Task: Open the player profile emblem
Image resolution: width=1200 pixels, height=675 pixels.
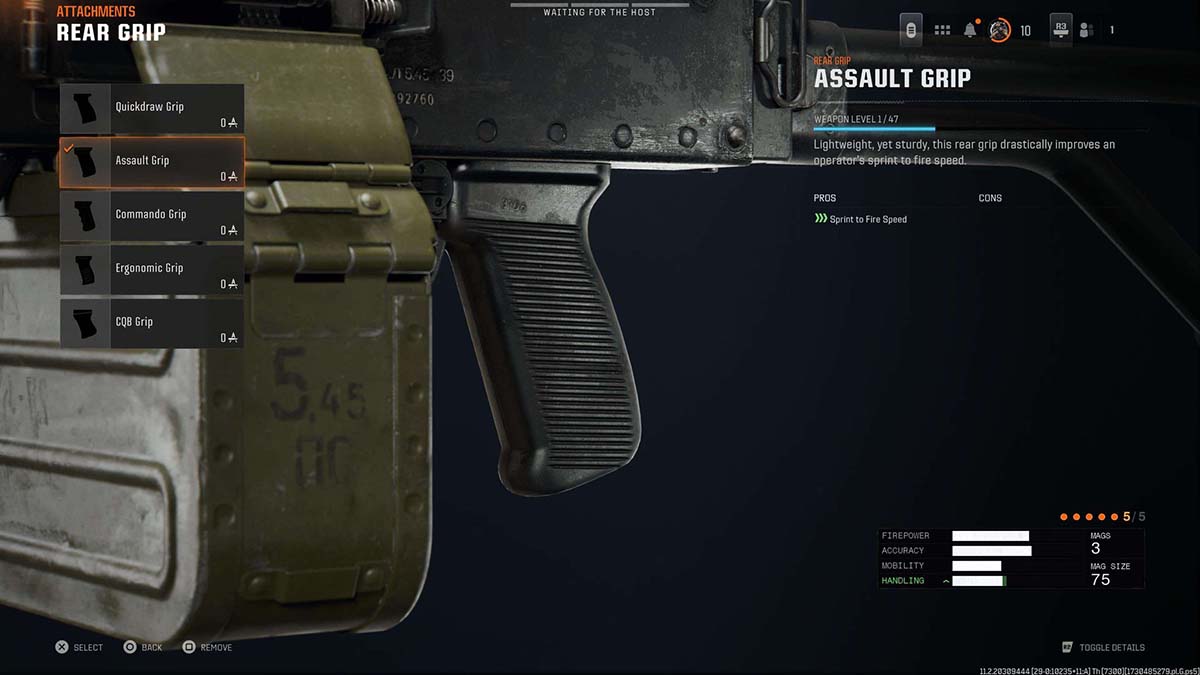Action: coord(999,30)
